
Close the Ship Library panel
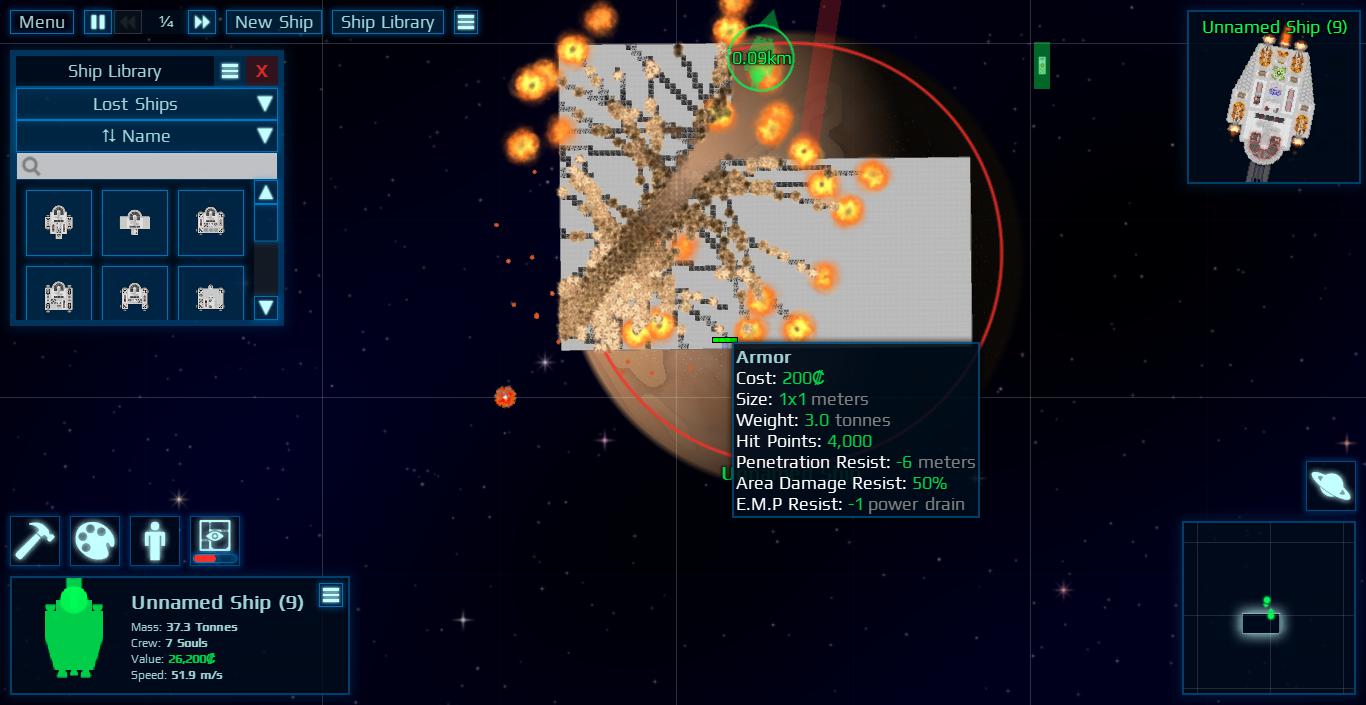coord(262,71)
